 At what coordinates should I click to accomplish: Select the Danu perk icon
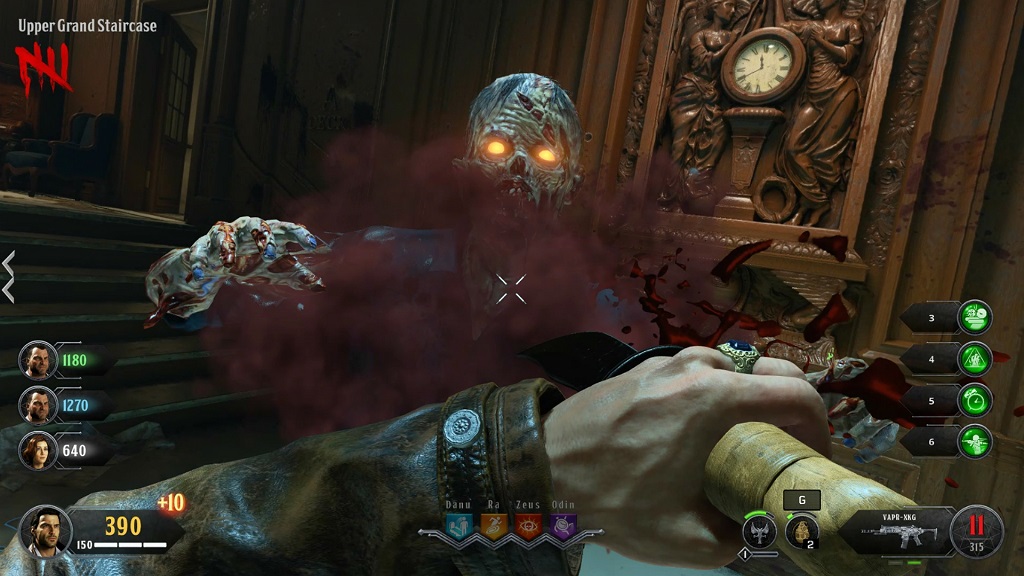point(459,525)
